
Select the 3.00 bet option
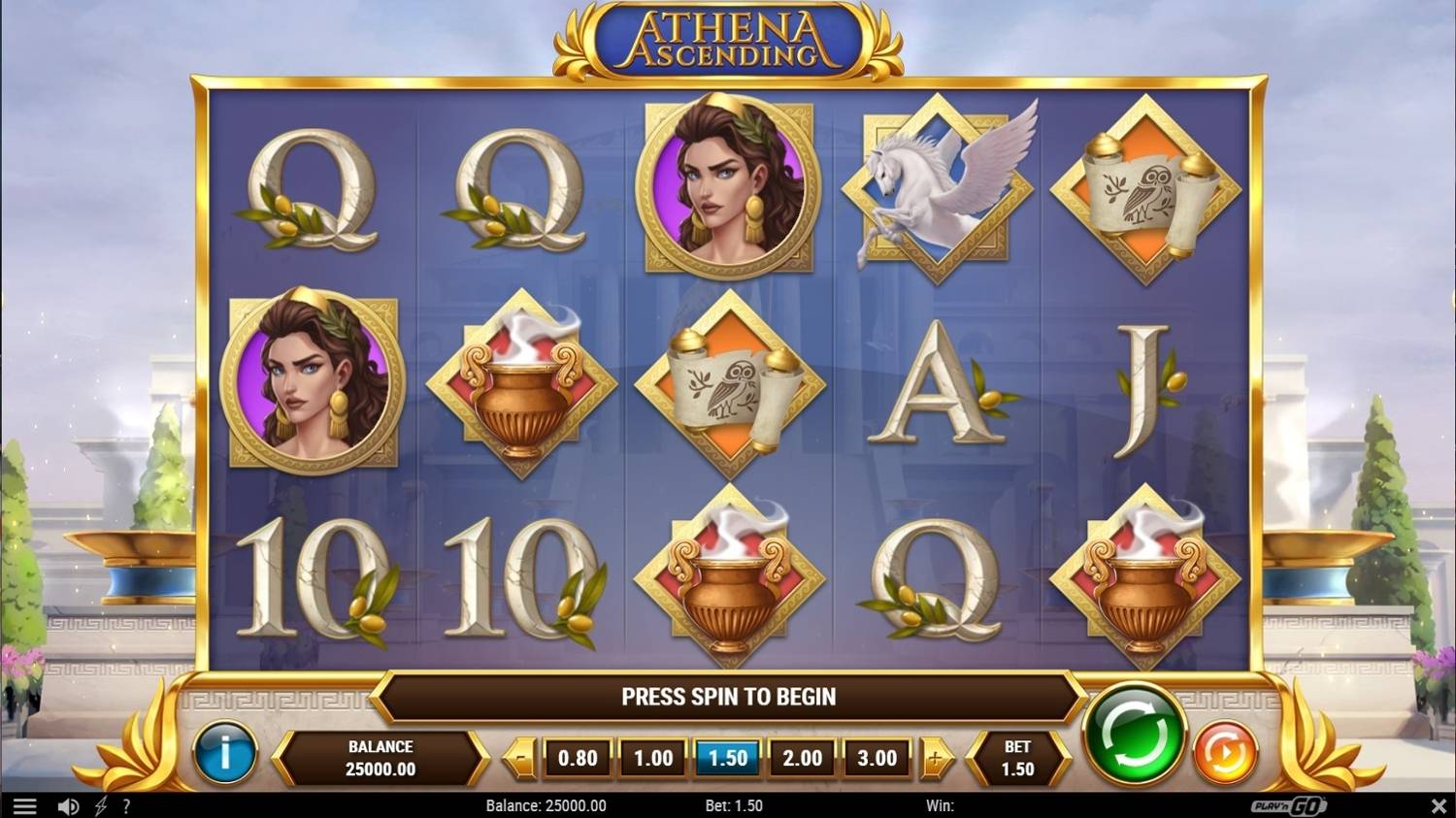pyautogui.click(x=876, y=758)
